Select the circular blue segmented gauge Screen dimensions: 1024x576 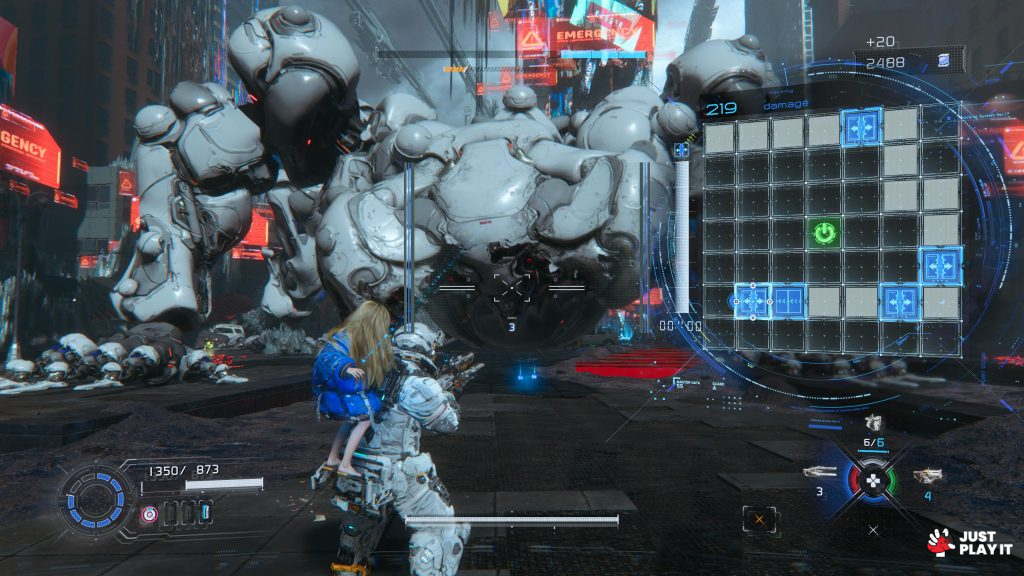click(x=96, y=497)
